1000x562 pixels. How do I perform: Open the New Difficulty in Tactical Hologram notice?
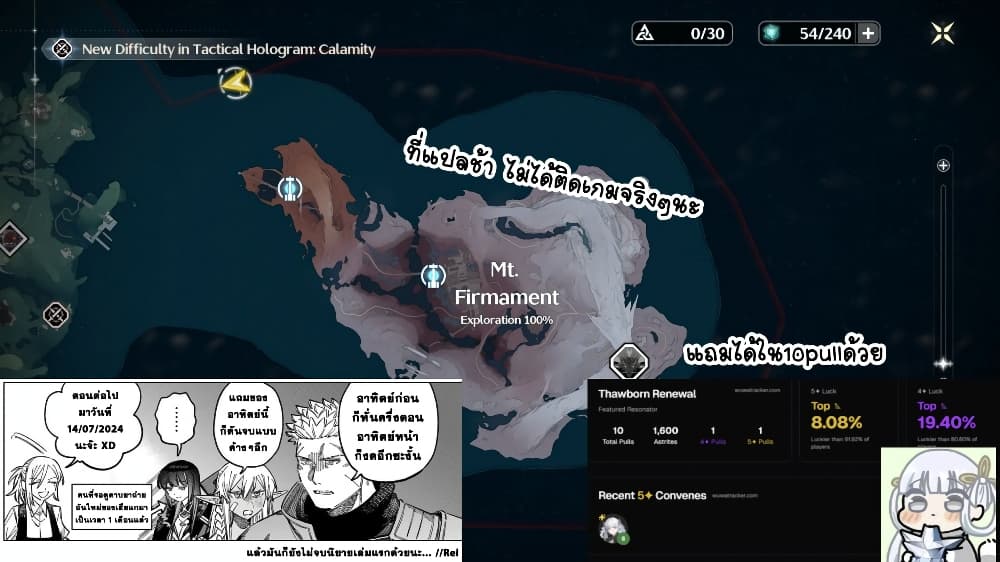pyautogui.click(x=228, y=48)
